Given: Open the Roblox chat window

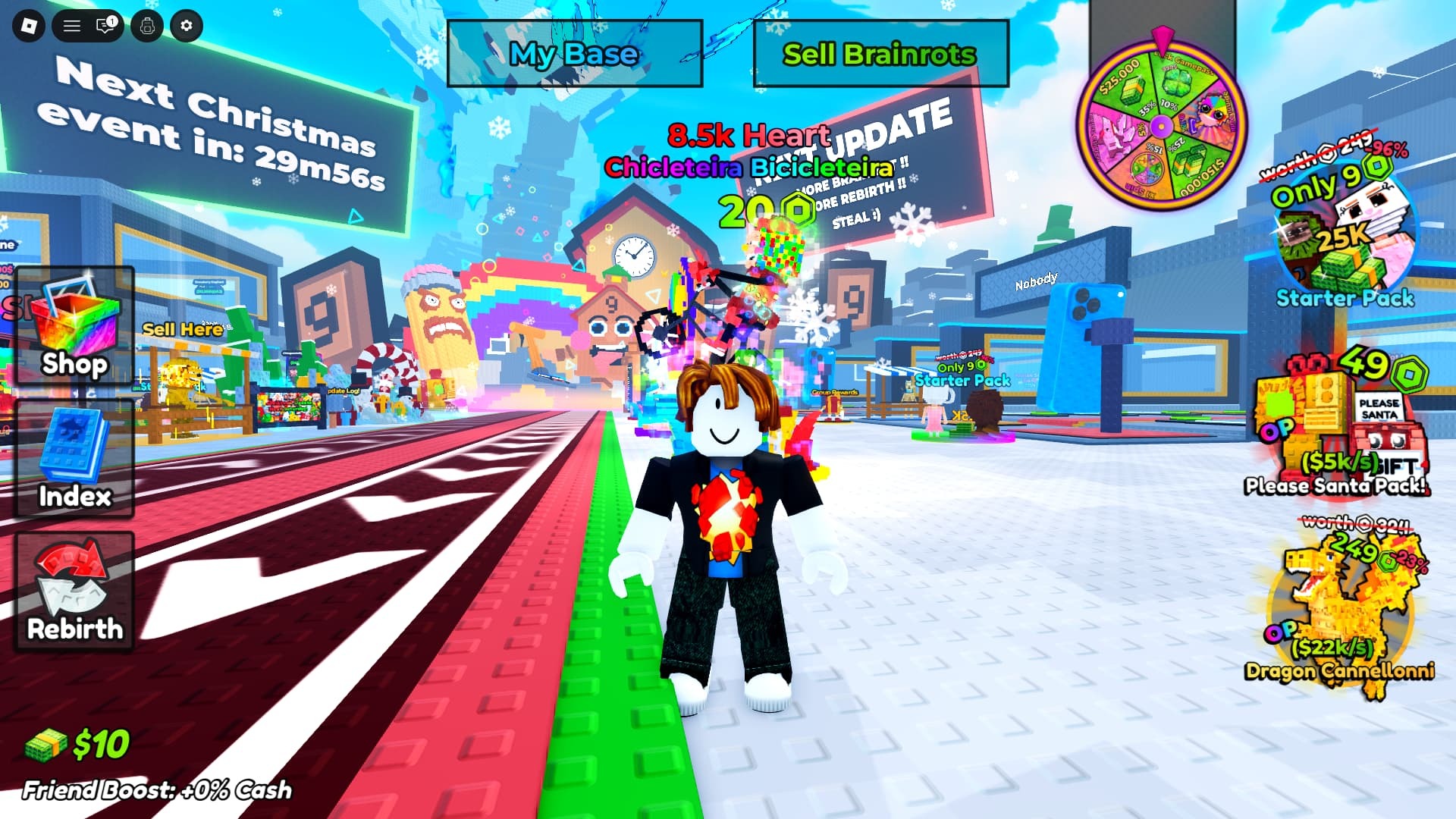Looking at the screenshot, I should pyautogui.click(x=105, y=27).
